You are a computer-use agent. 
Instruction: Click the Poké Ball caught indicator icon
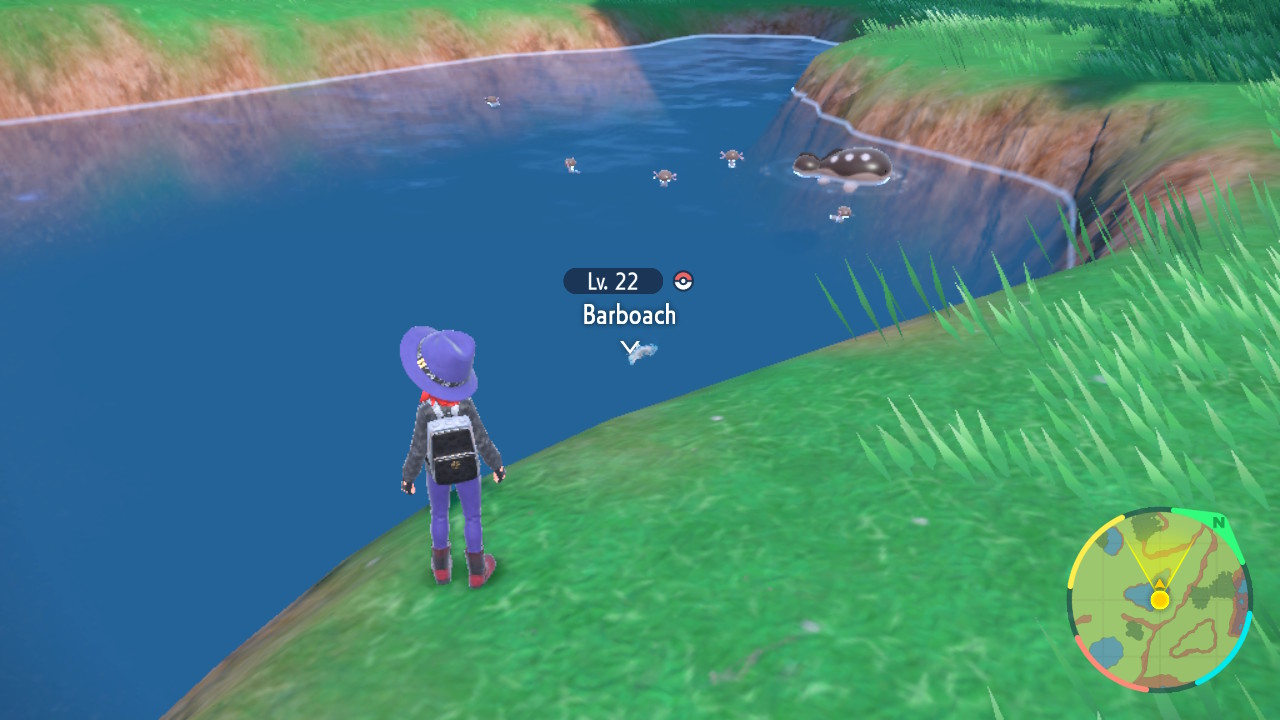[x=683, y=281]
